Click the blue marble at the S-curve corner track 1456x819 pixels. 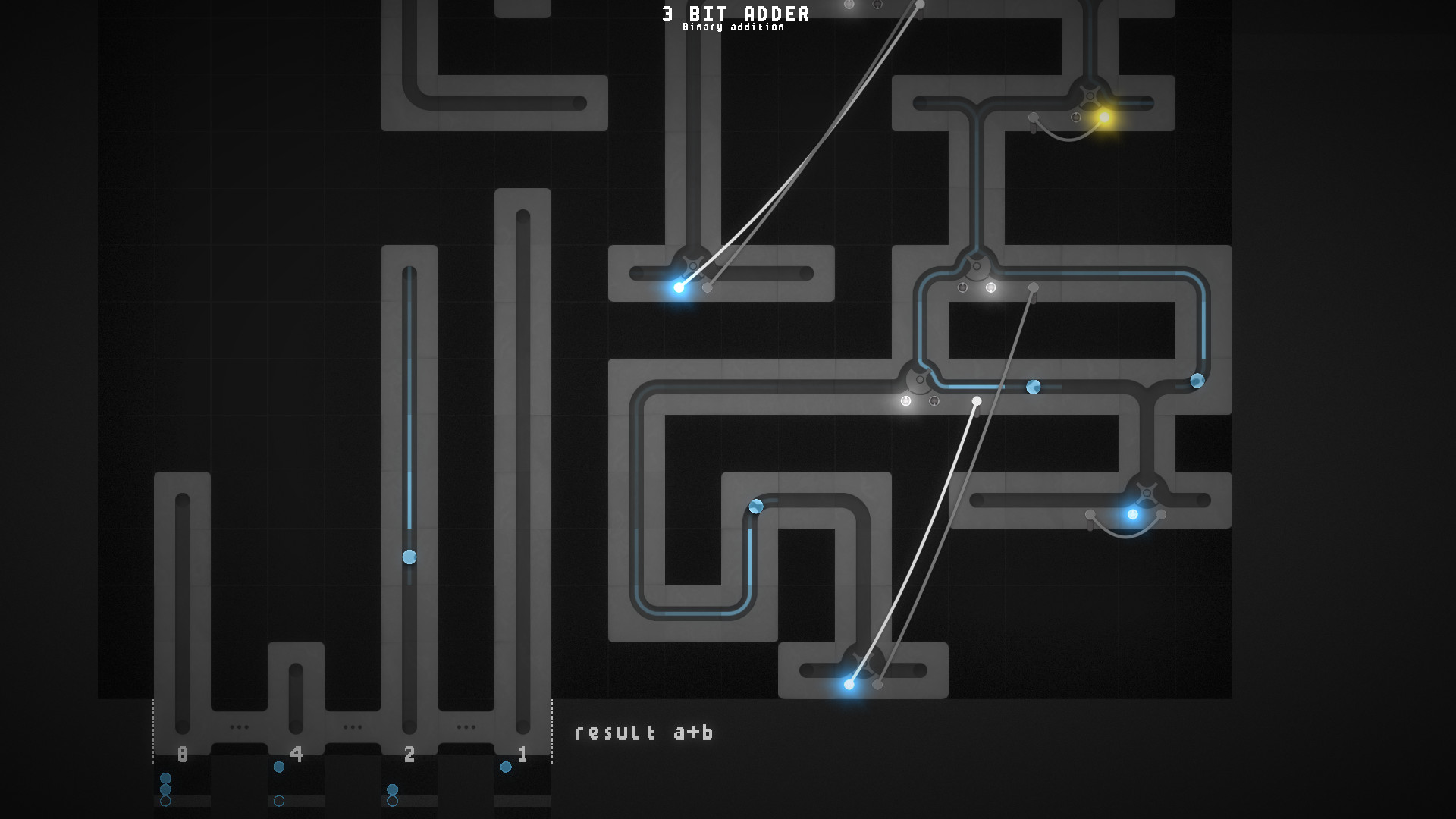click(755, 507)
